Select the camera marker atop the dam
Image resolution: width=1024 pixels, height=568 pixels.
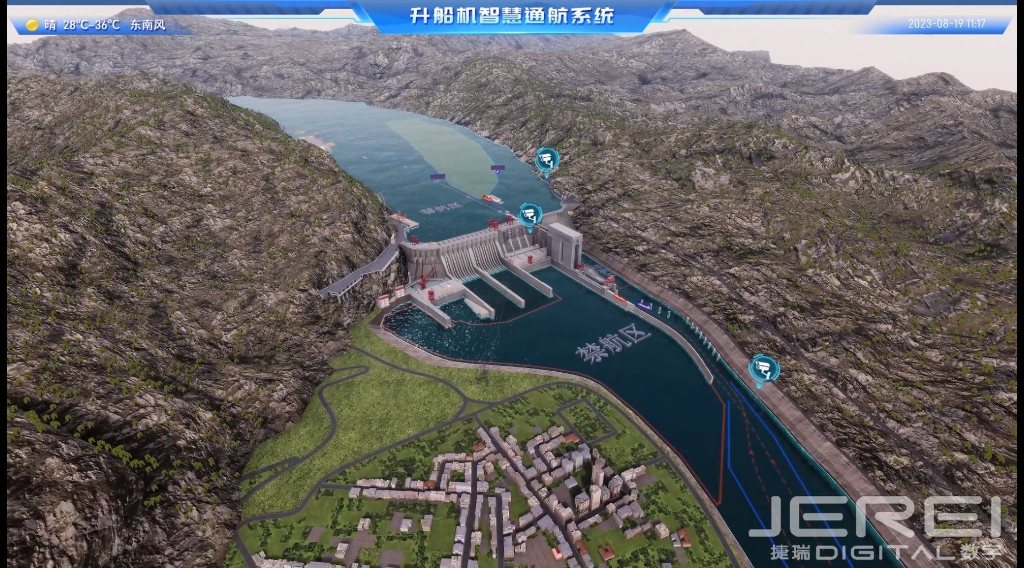click(x=530, y=214)
